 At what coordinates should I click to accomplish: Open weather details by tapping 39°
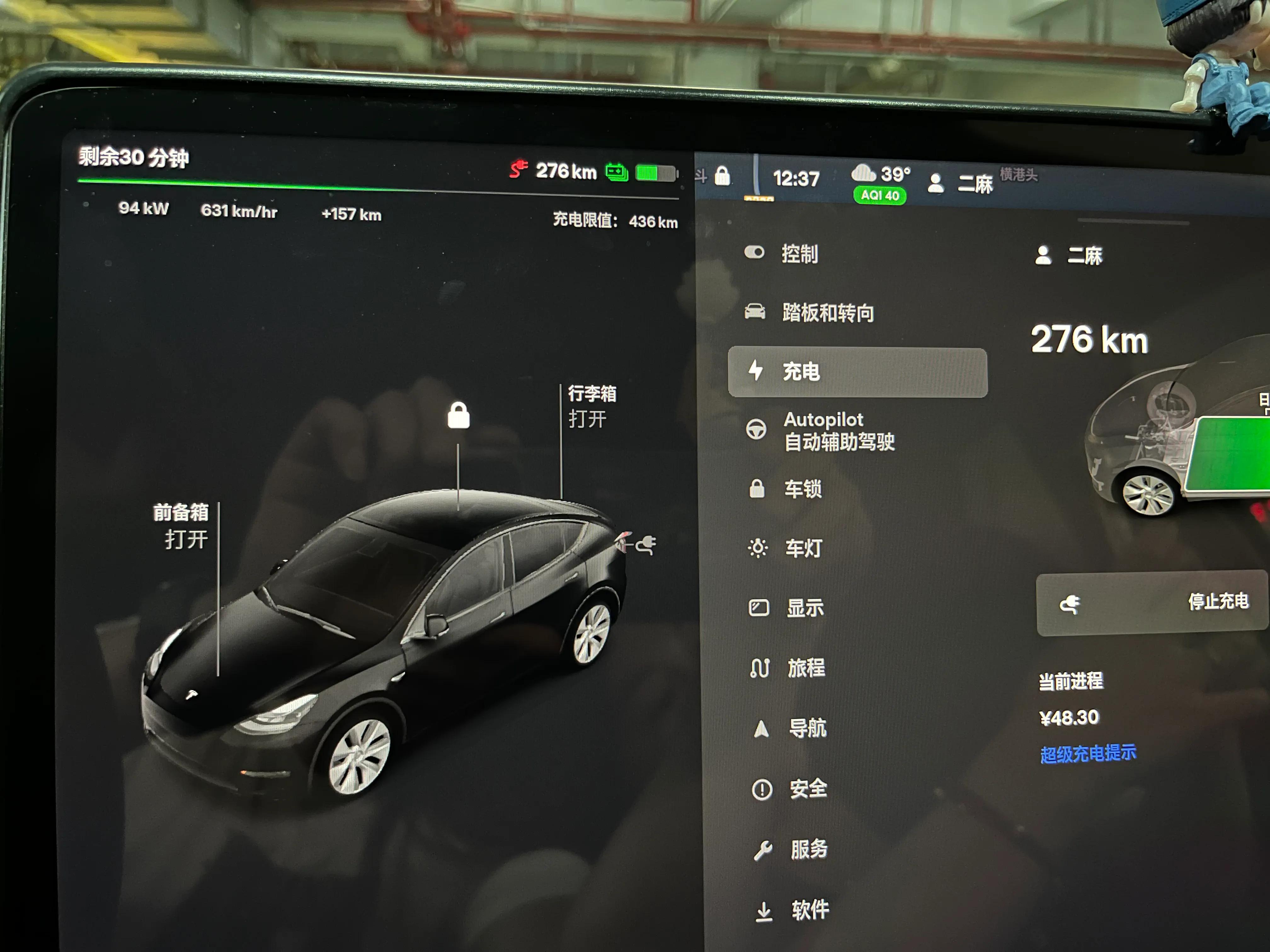pyautogui.click(x=894, y=174)
